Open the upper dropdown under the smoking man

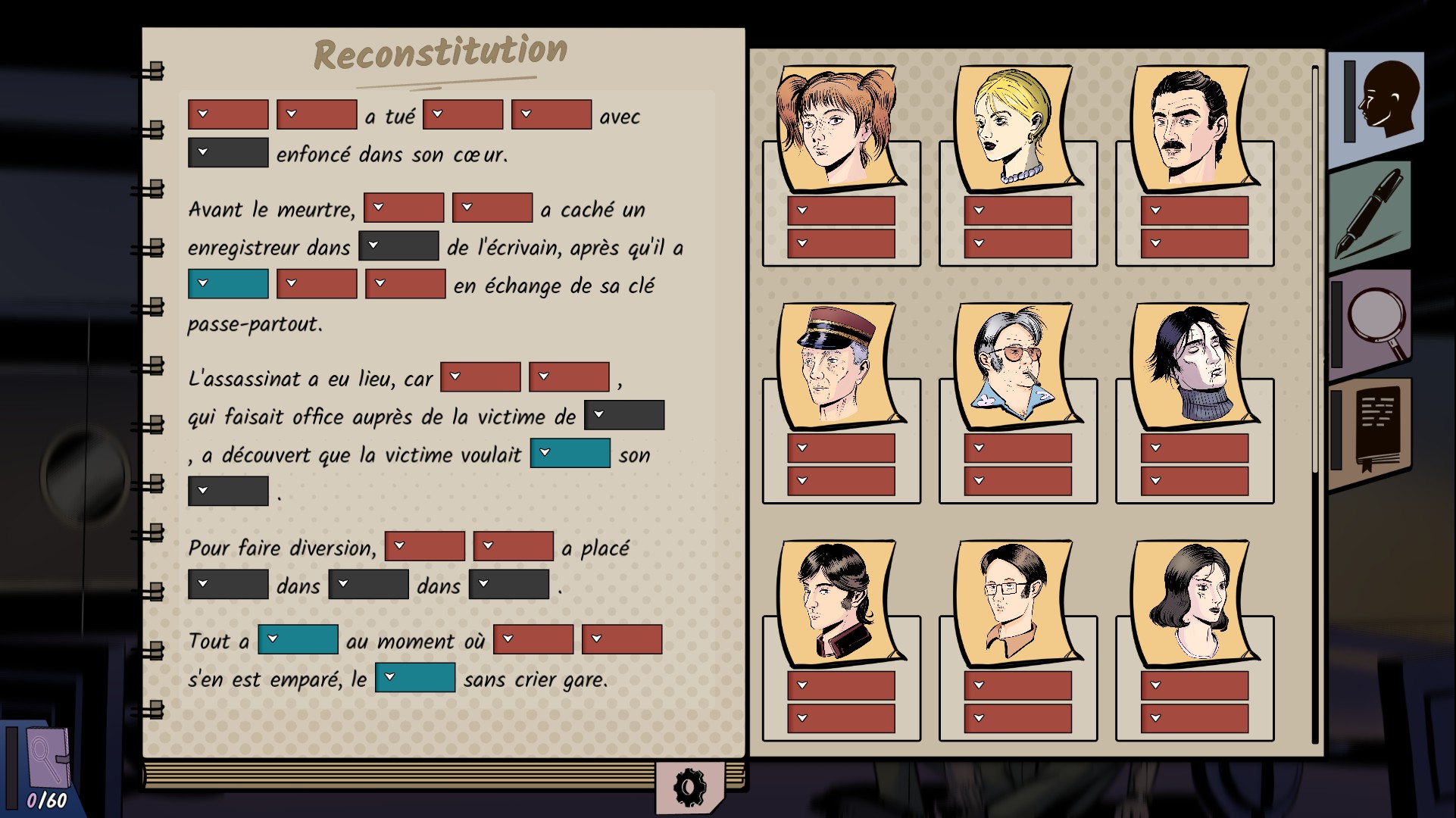pyautogui.click(x=1017, y=448)
